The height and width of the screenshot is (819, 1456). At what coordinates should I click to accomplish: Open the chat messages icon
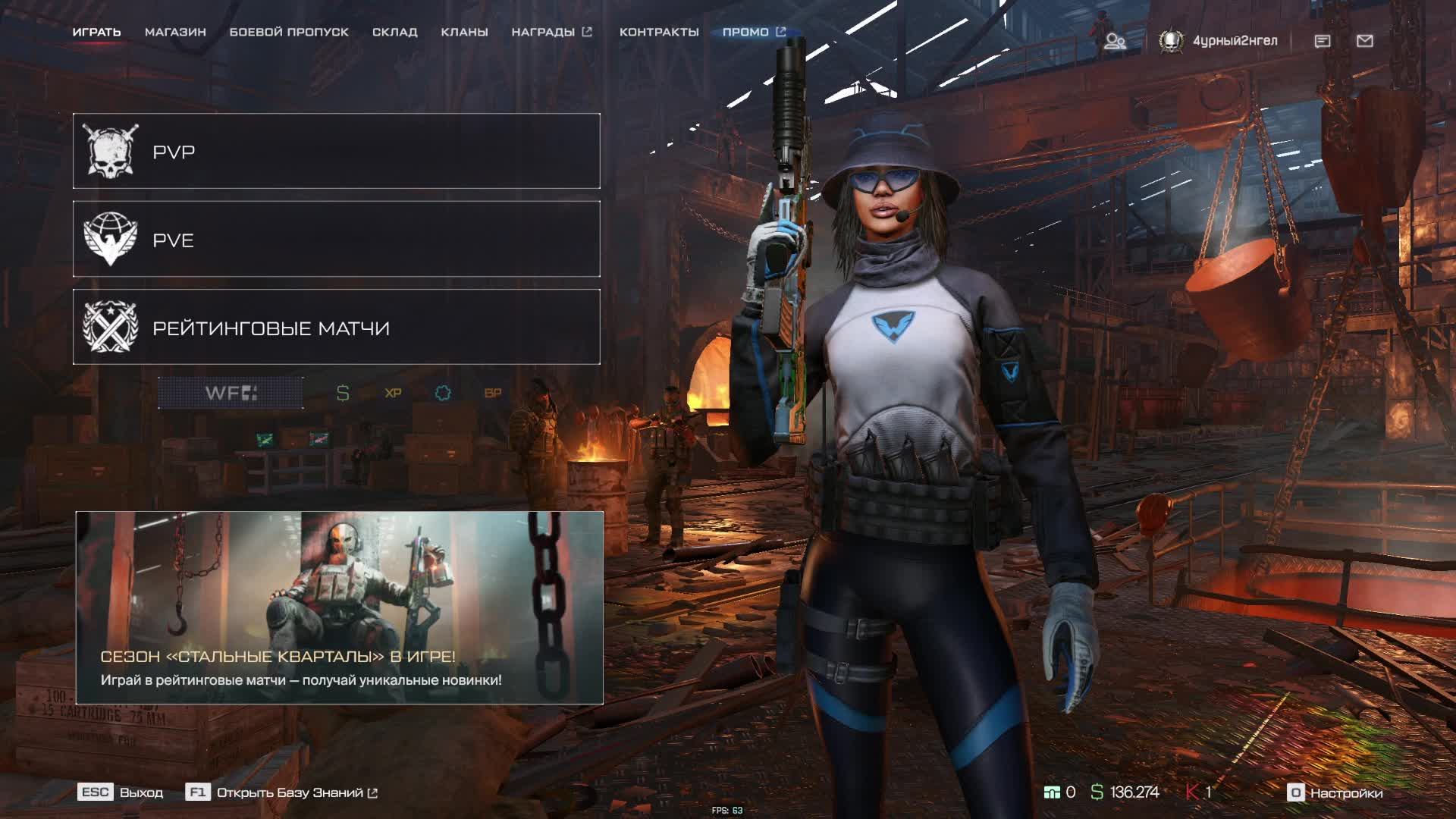coord(1323,41)
